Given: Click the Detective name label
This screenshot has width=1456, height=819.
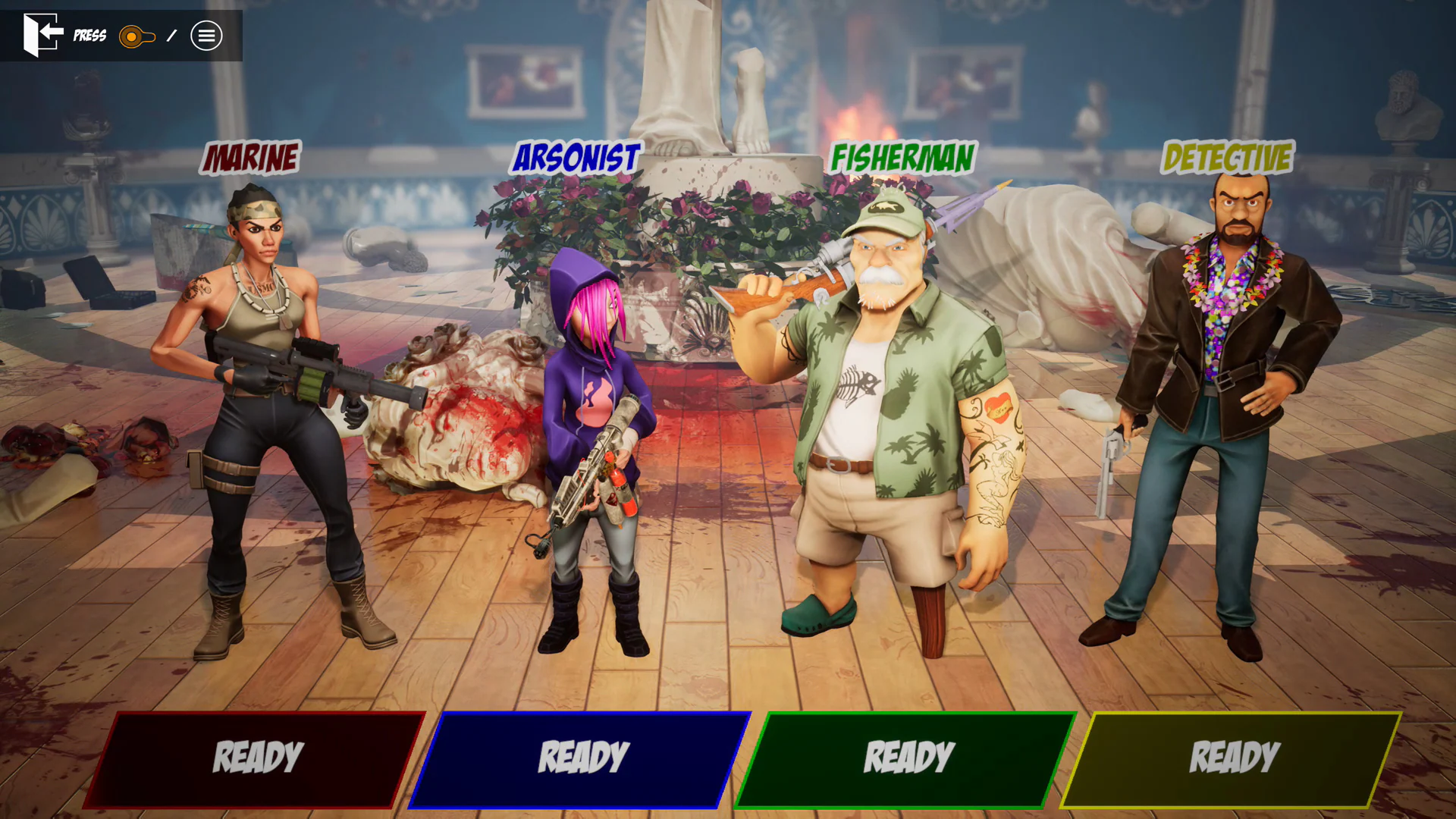Looking at the screenshot, I should click(x=1227, y=158).
